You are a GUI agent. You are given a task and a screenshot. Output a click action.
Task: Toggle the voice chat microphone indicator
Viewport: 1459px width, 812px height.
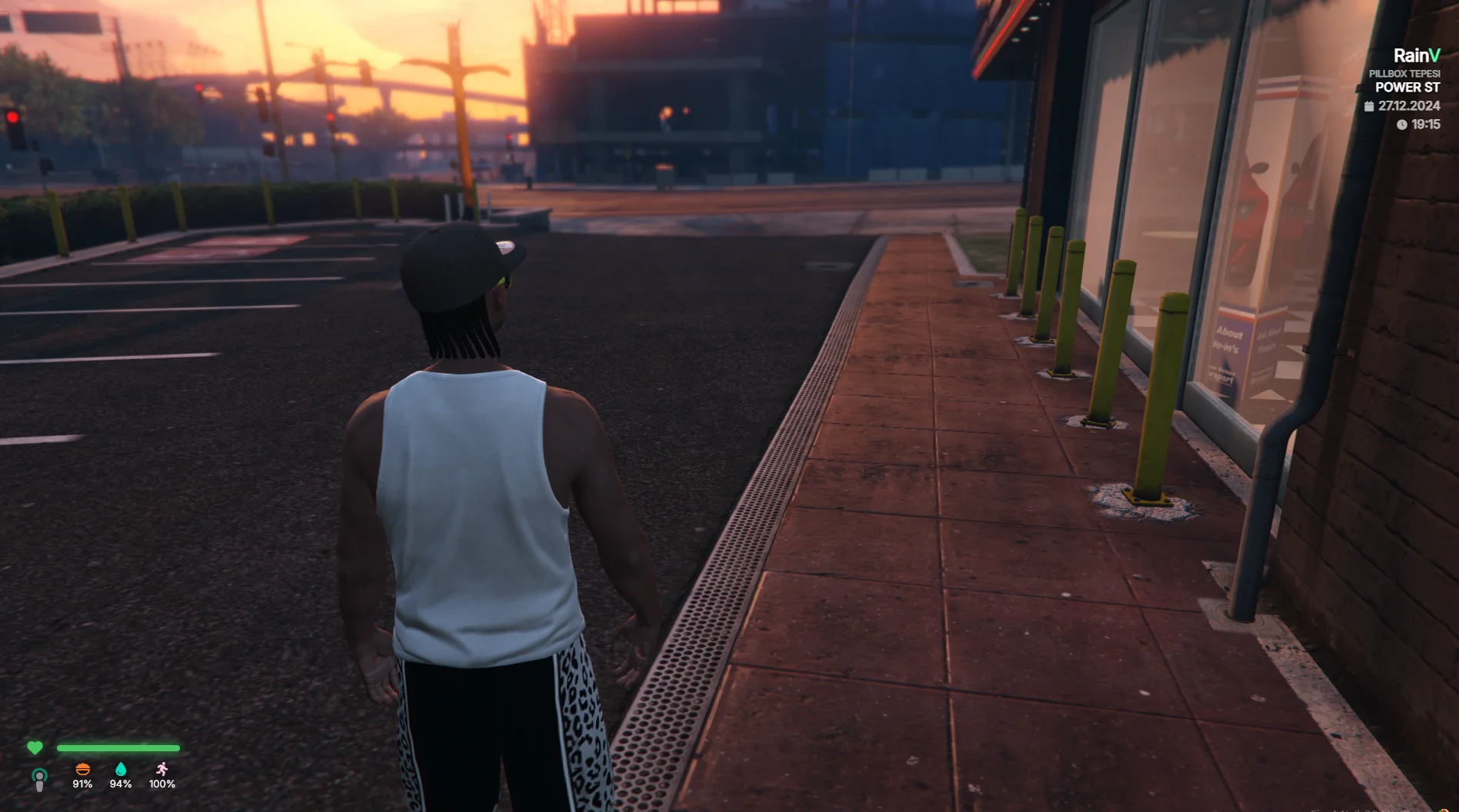click(x=39, y=779)
